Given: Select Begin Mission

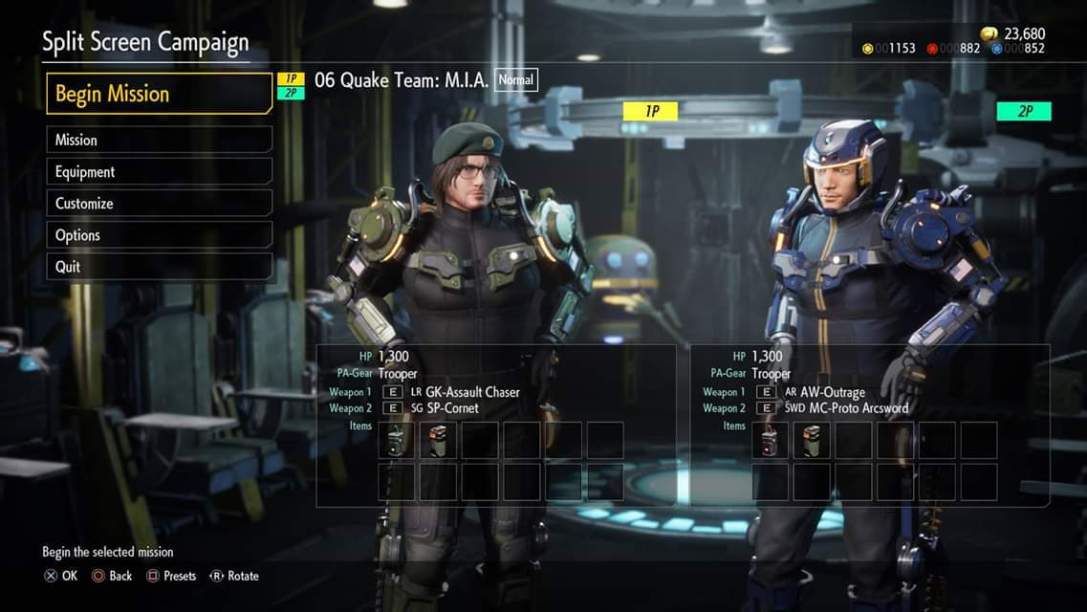Looking at the screenshot, I should (159, 94).
